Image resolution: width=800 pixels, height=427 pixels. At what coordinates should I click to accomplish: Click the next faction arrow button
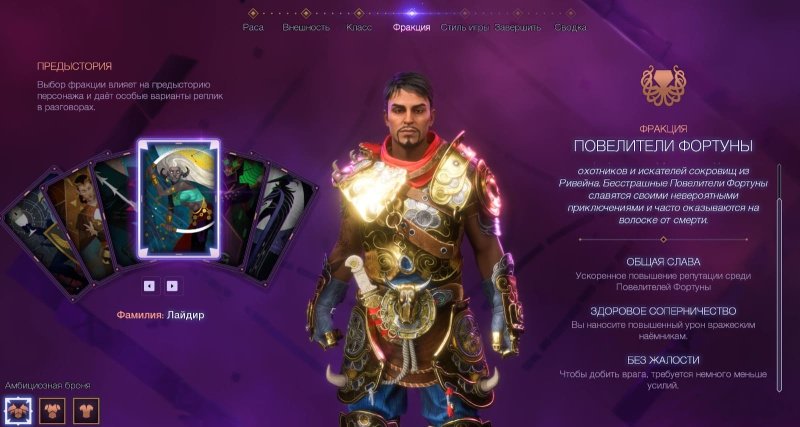pos(172,285)
